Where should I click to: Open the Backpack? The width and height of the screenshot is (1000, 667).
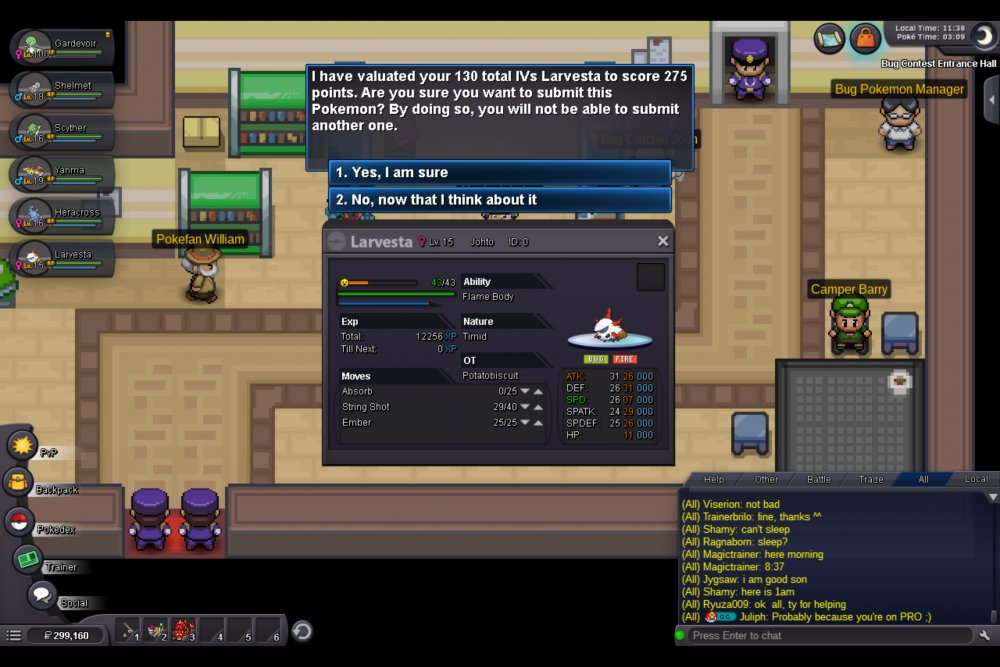coord(19,483)
